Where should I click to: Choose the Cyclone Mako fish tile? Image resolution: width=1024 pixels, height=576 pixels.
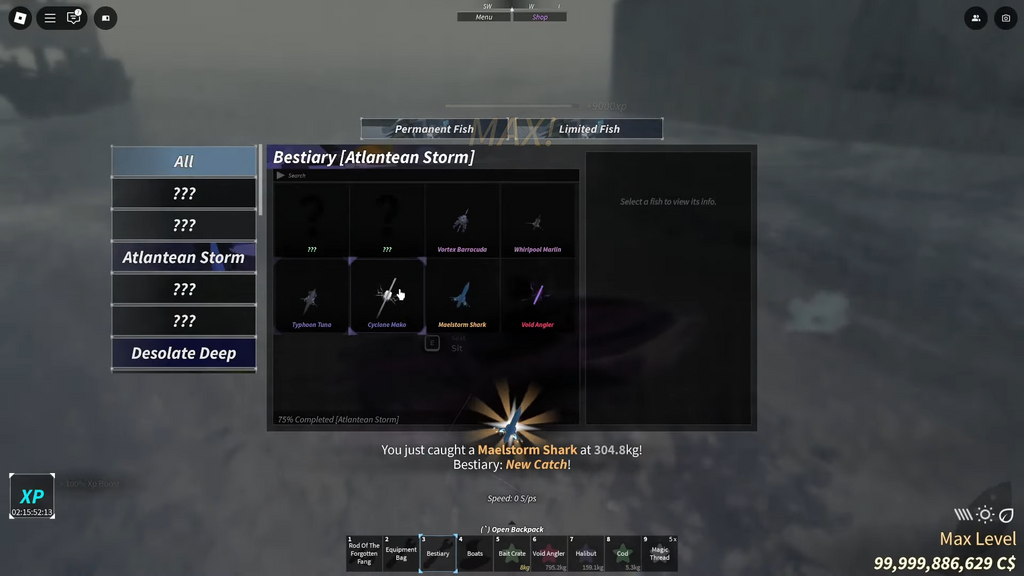click(387, 297)
